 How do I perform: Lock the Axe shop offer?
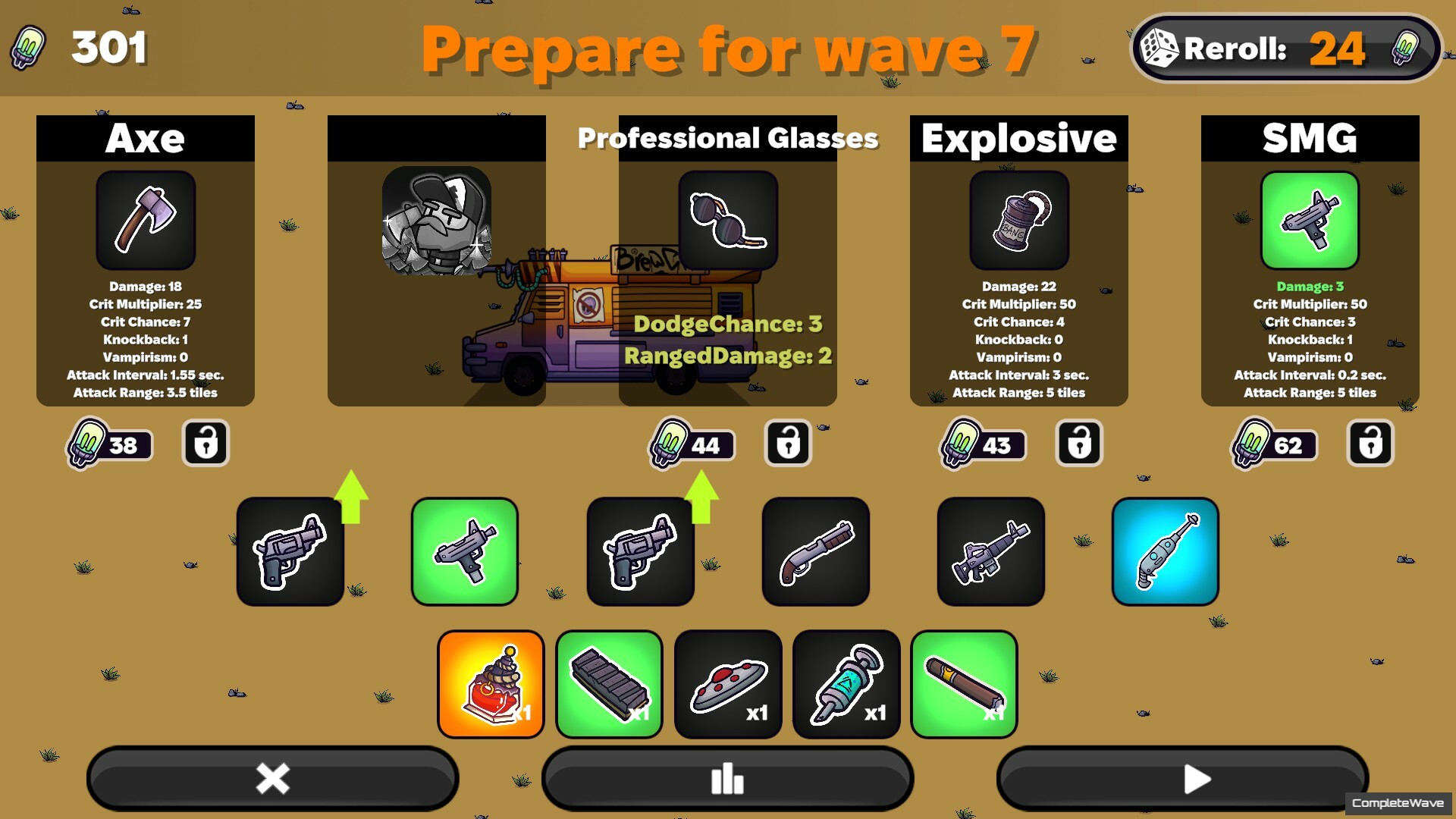pos(205,444)
